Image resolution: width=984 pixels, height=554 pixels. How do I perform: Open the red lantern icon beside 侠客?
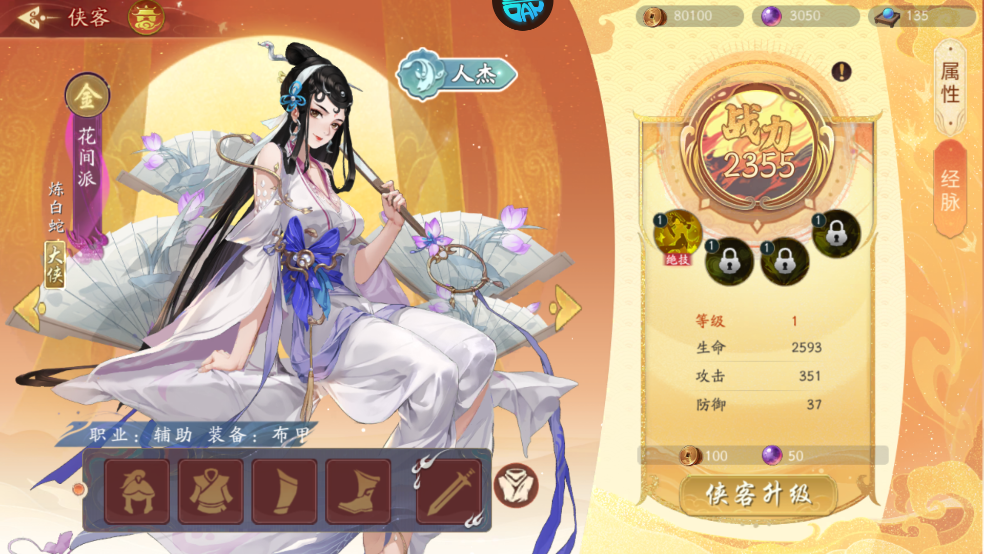(x=146, y=17)
